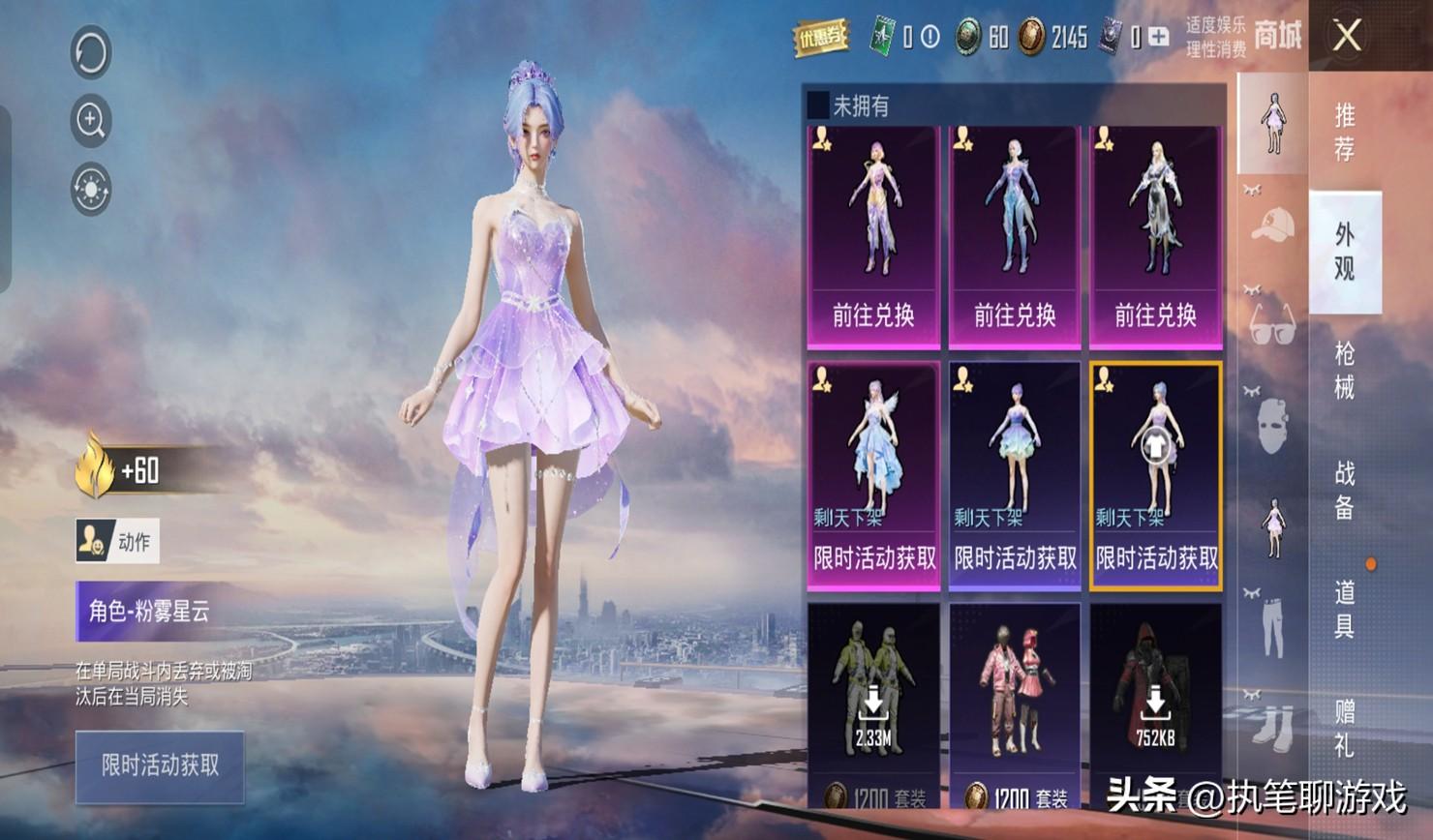Viewport: 1433px width, 840px height.
Task: Open the 枪械 tab
Action: 1345,371
